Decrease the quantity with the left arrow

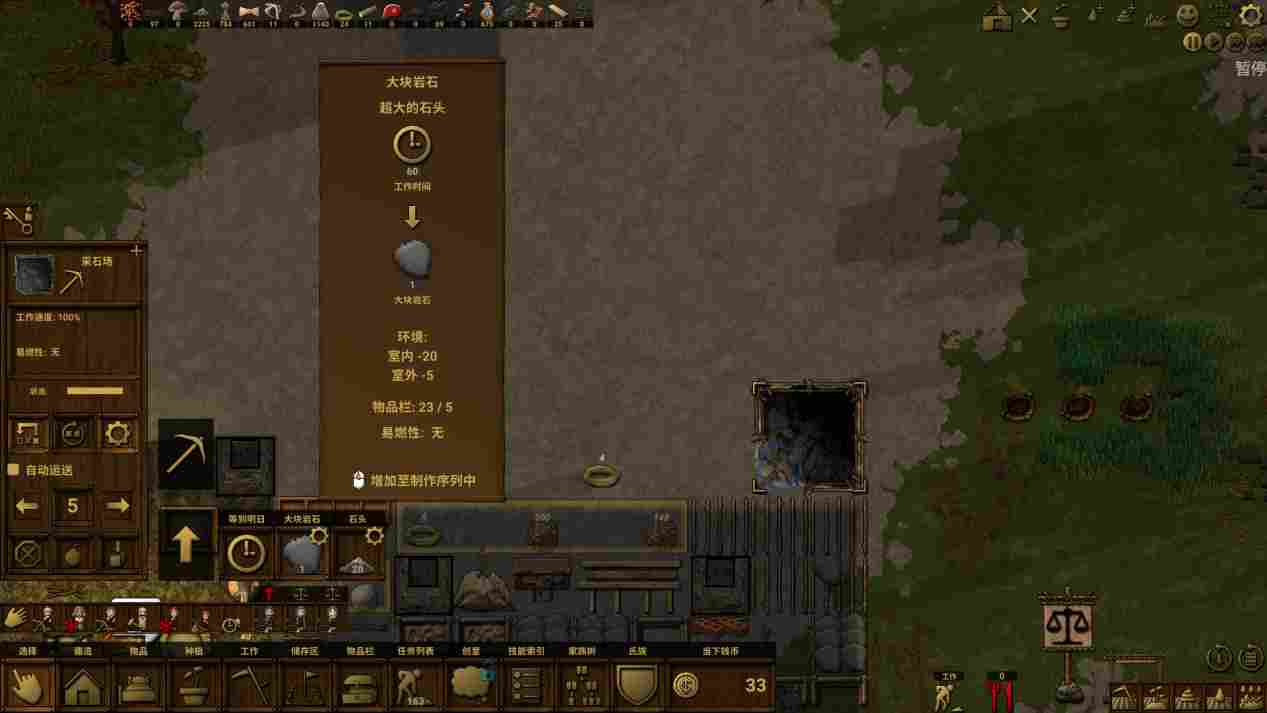pyautogui.click(x=28, y=506)
